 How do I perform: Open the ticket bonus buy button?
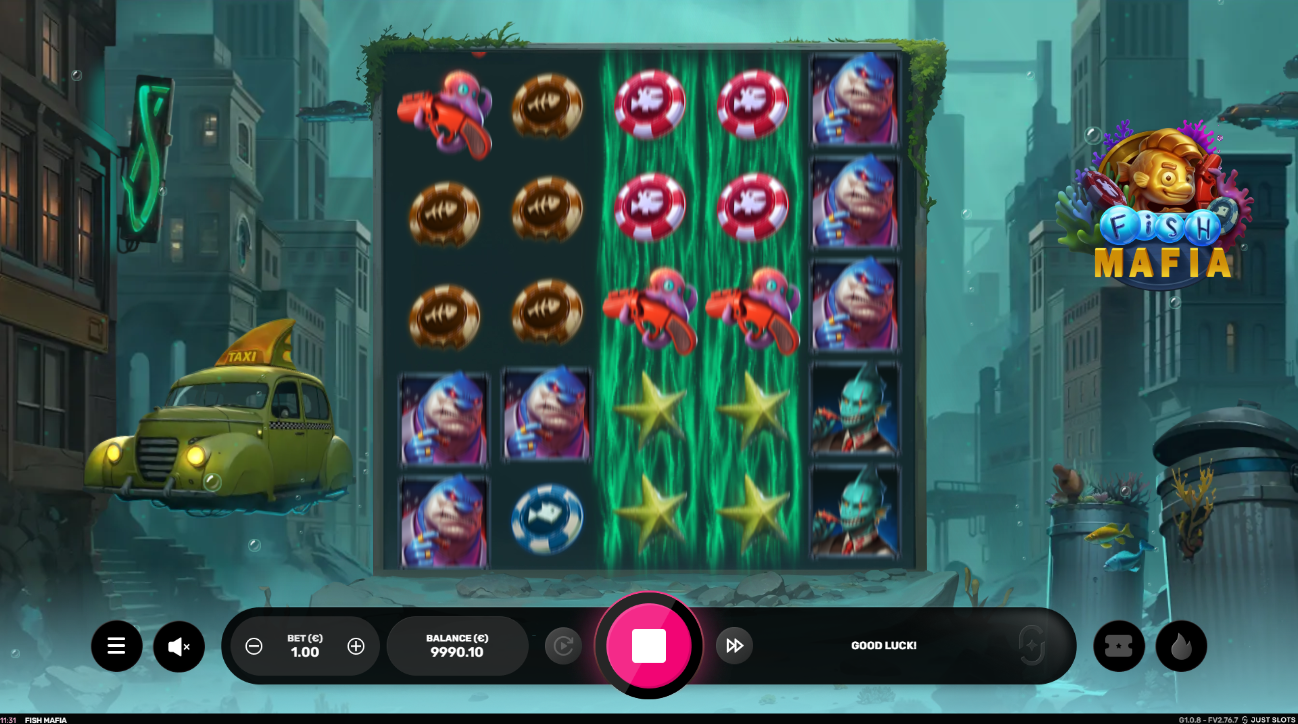pos(1119,646)
